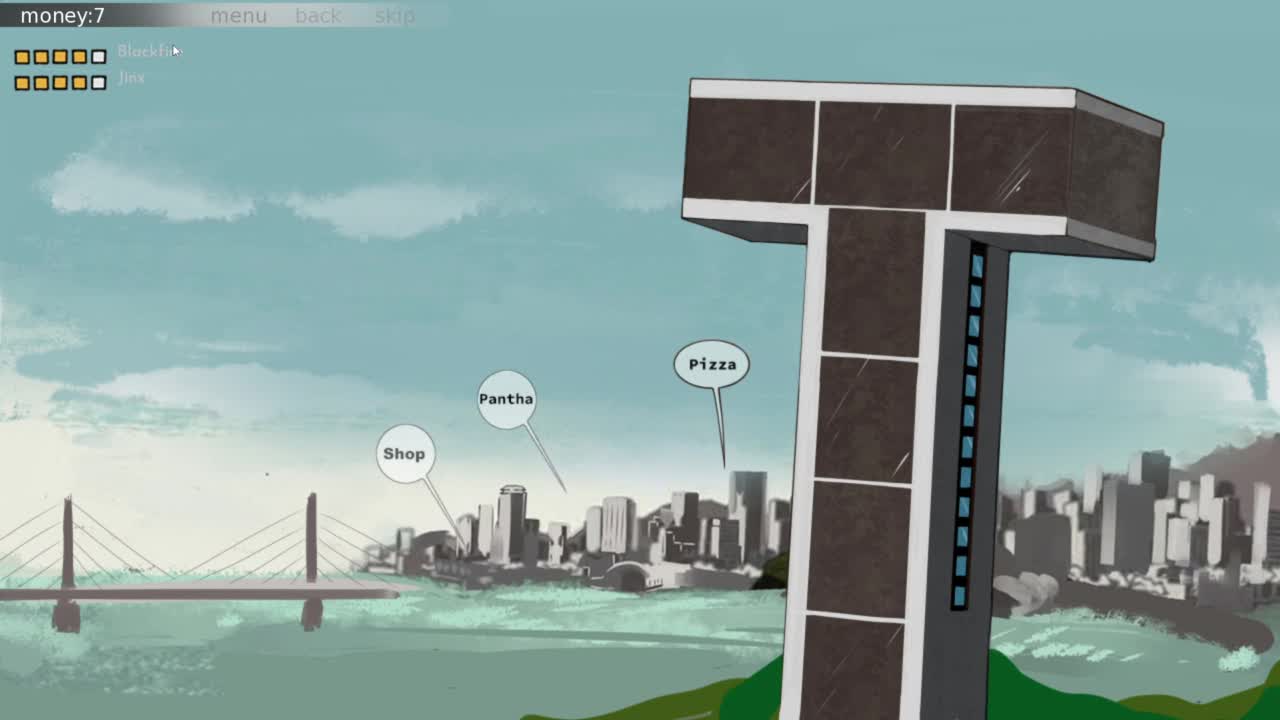Screen dimensions: 1280x720
Task: Open the menu button
Action: (x=238, y=16)
